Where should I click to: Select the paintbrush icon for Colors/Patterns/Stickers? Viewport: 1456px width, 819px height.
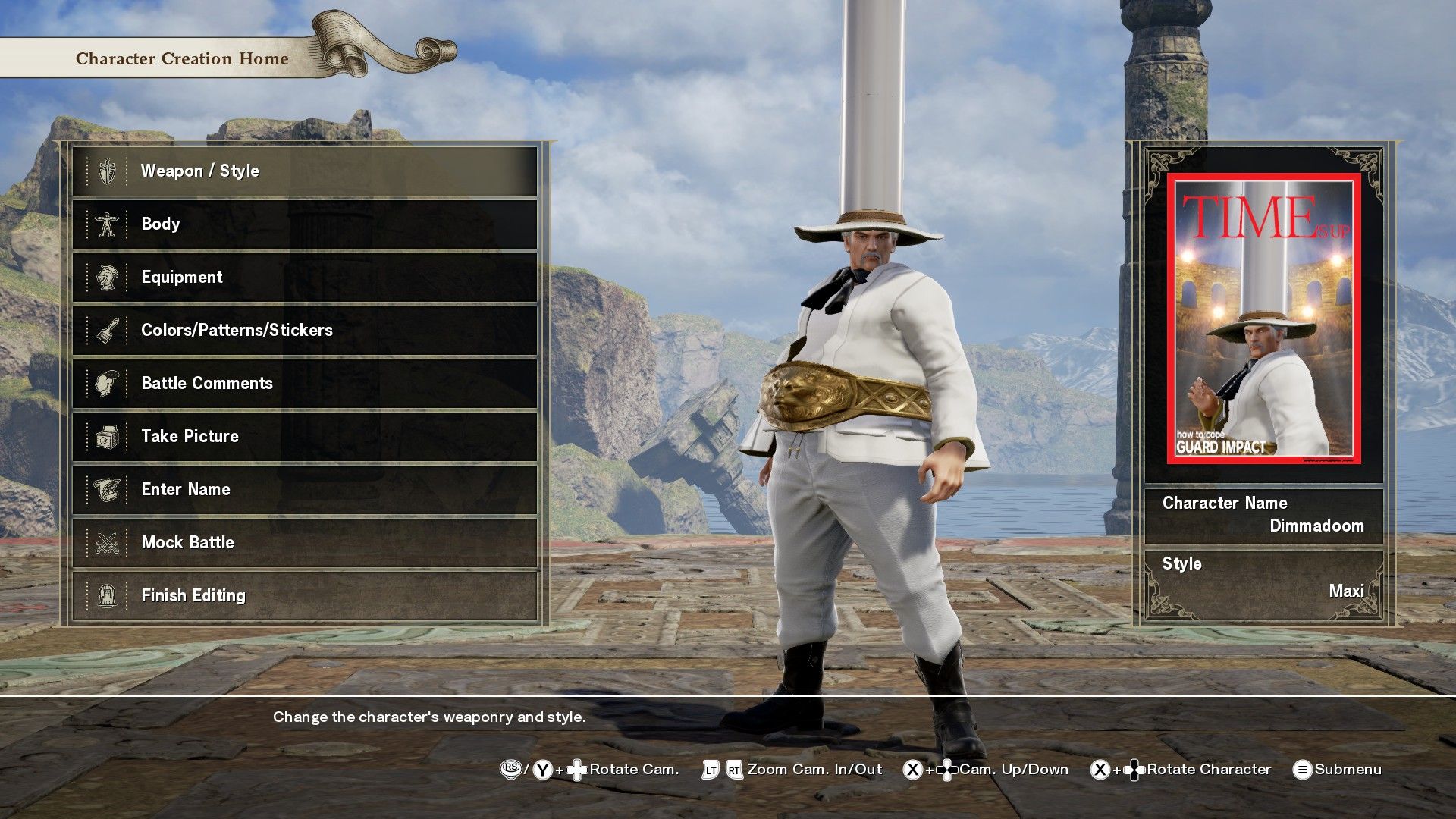pos(106,330)
